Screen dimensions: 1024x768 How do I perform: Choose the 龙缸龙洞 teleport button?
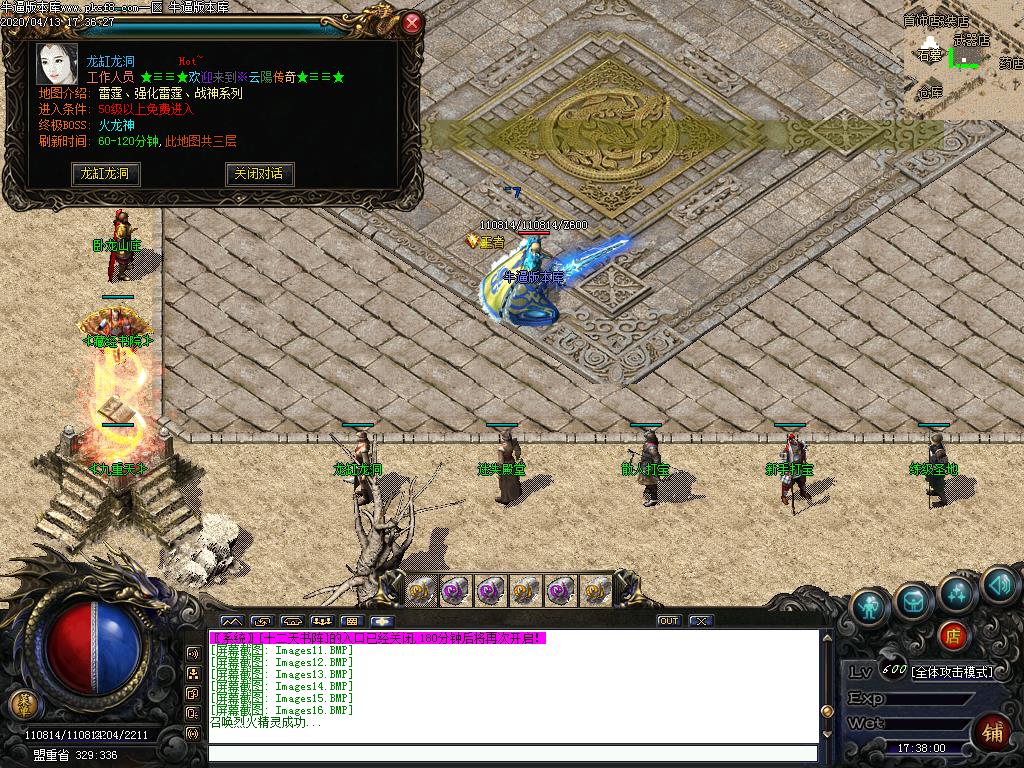click(105, 174)
